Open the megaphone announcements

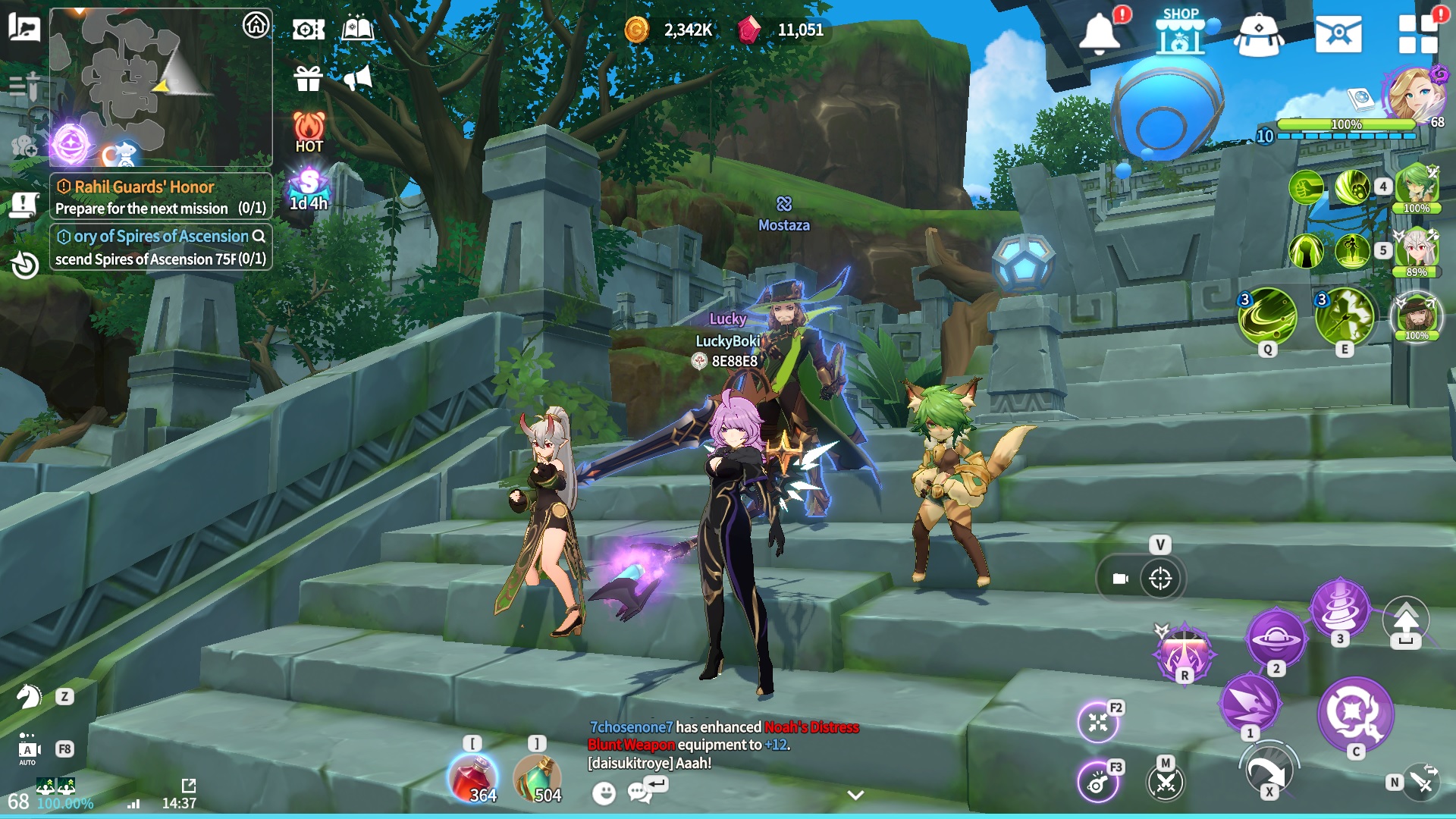[x=357, y=77]
